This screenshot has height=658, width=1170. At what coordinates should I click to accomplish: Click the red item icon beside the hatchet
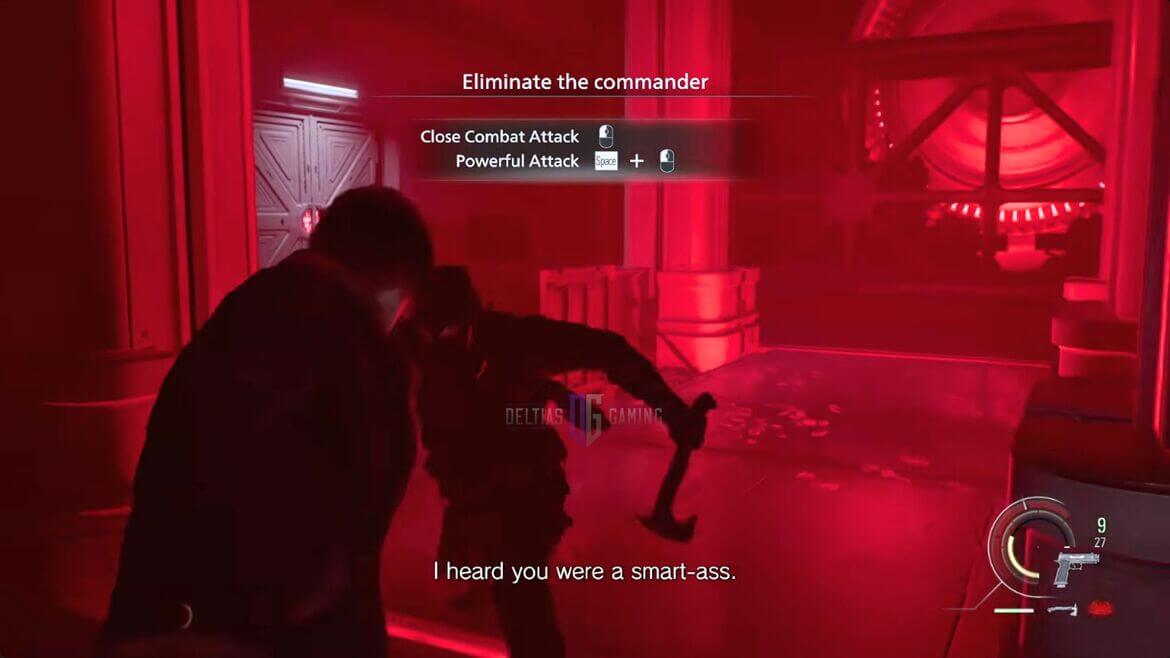pyautogui.click(x=1098, y=608)
